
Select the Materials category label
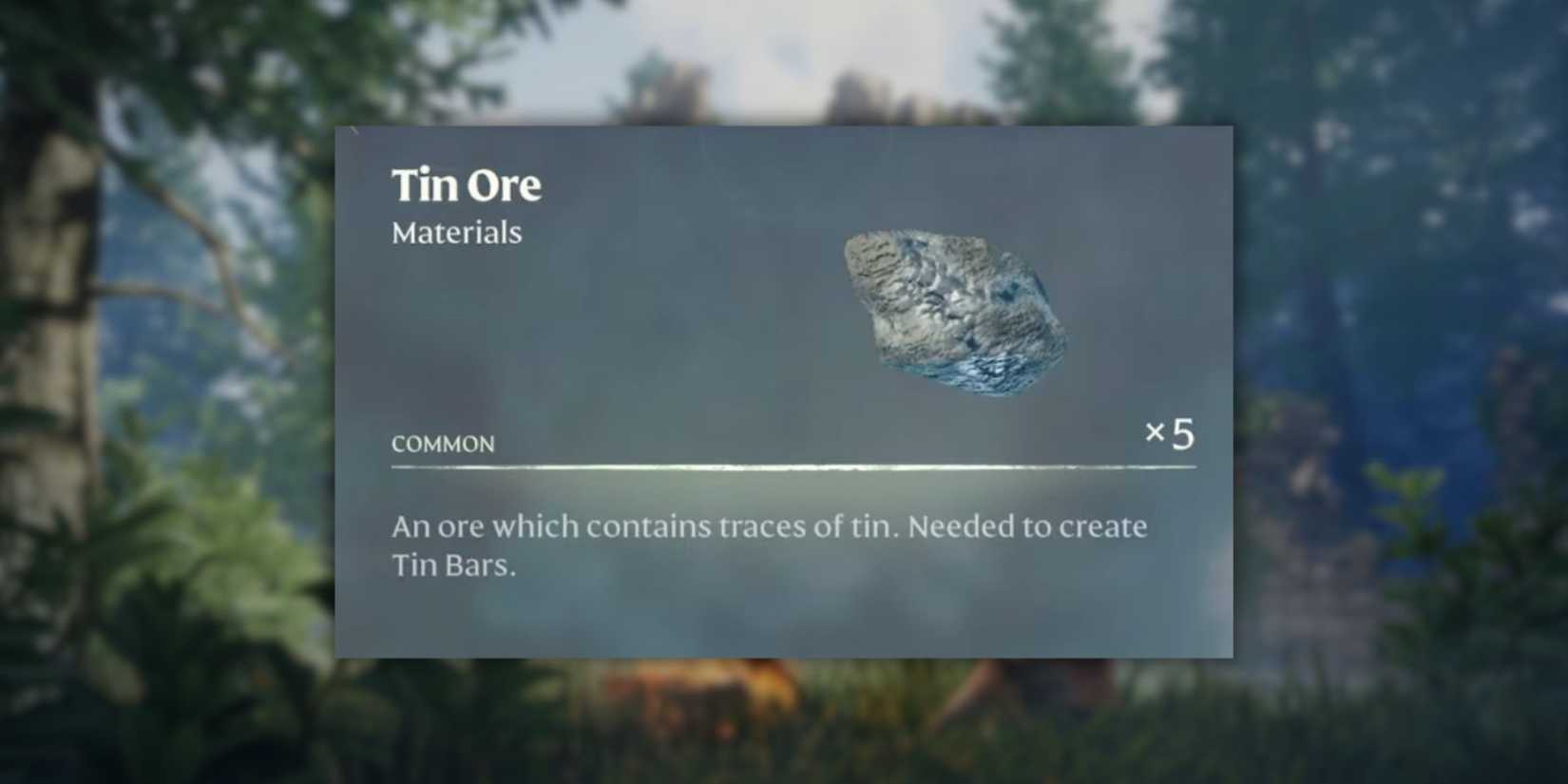coord(456,232)
